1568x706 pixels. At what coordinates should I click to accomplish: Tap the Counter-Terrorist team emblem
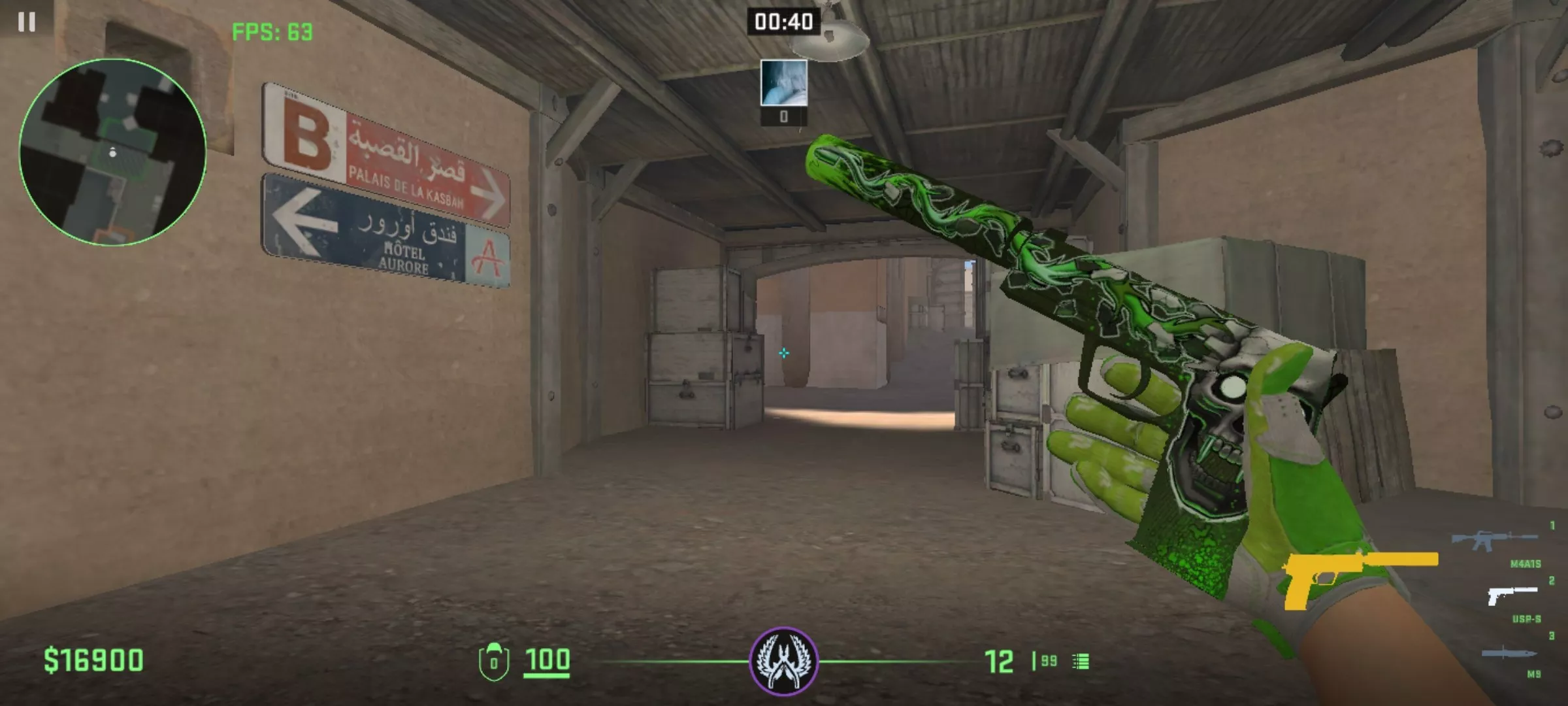783,661
